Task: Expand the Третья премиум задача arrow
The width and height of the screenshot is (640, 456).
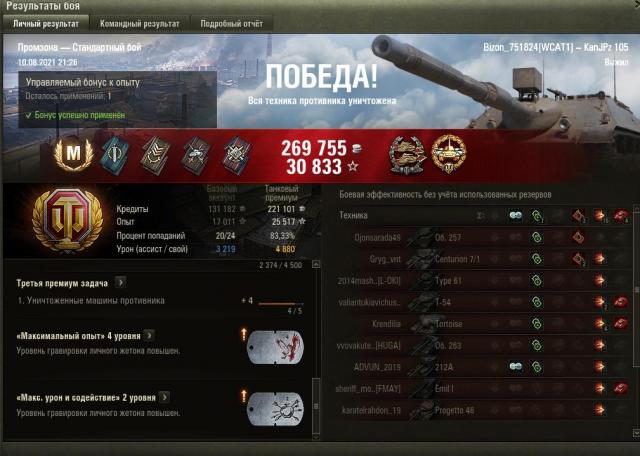Action: pyautogui.click(x=120, y=282)
